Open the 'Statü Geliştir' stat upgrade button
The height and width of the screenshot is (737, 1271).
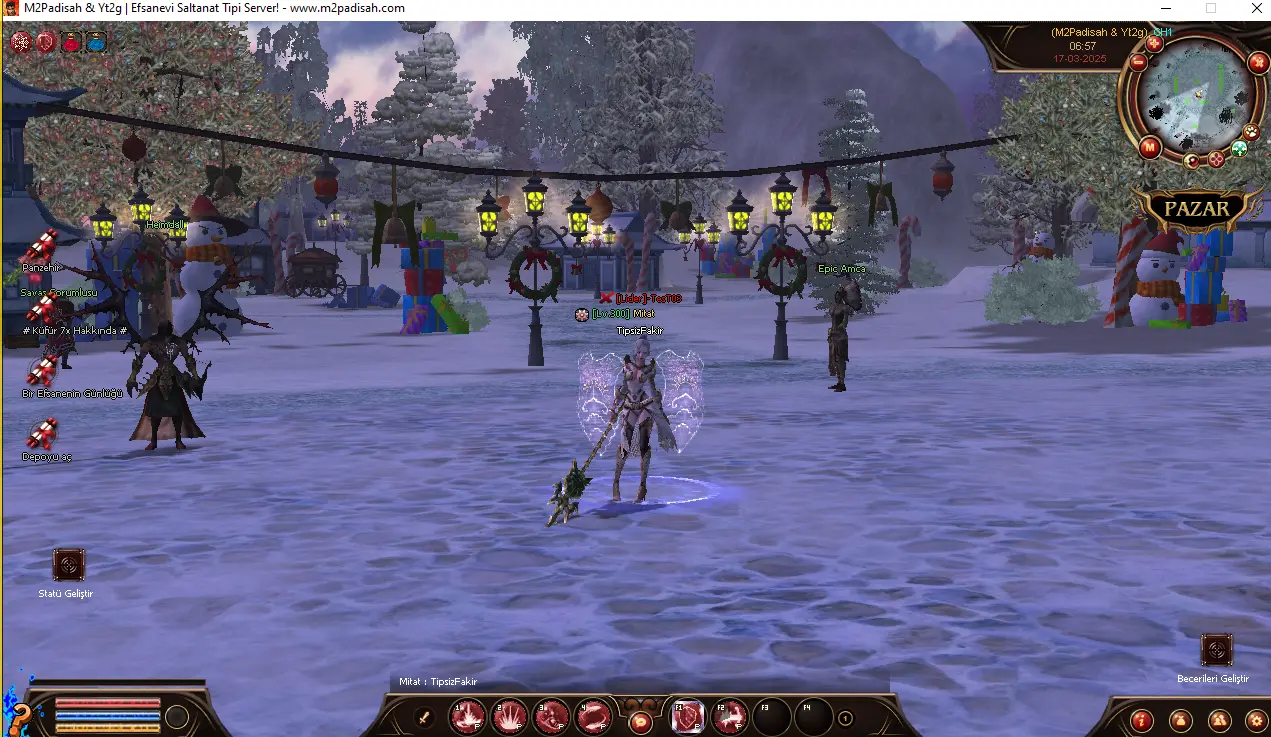(69, 565)
